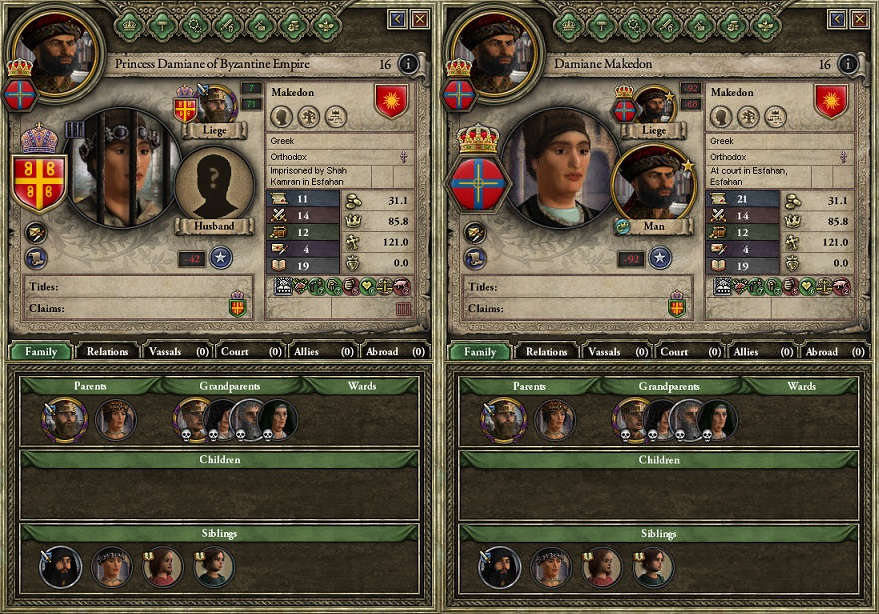Go back using arrow in Princess Damiane panel
Viewport: 879px width, 614px height.
tap(398, 19)
